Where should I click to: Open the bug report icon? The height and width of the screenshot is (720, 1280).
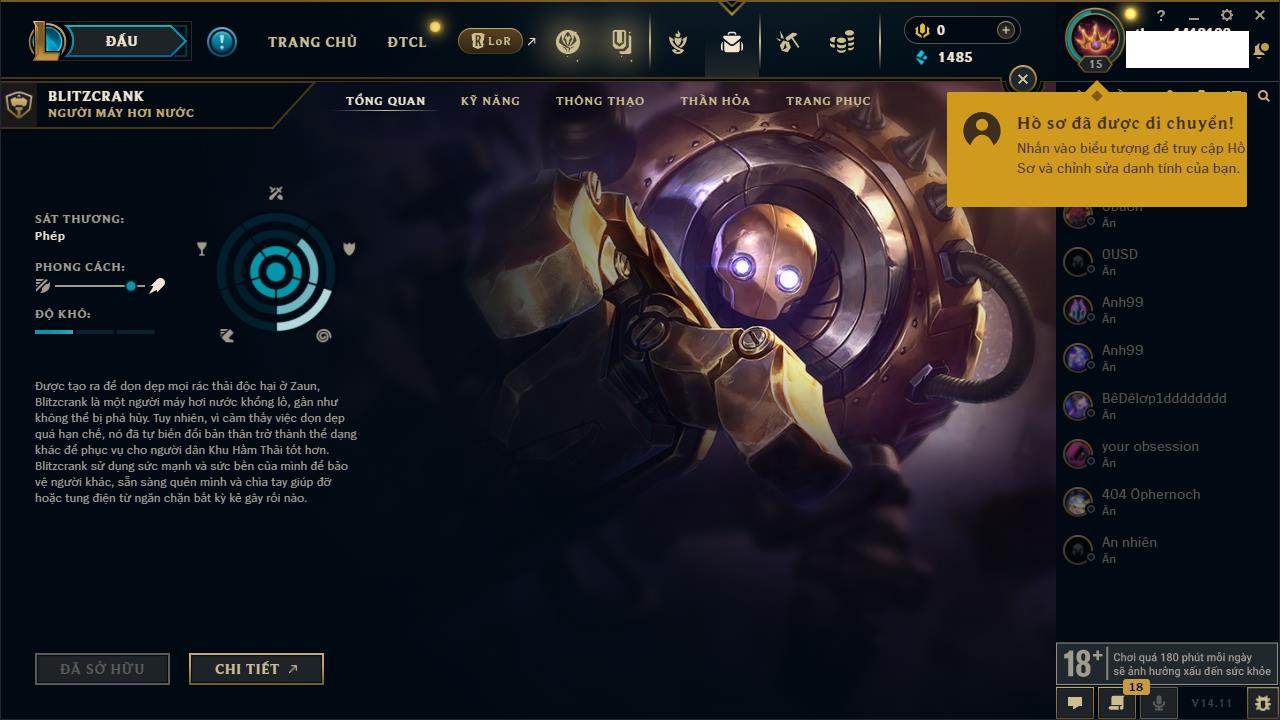1262,703
